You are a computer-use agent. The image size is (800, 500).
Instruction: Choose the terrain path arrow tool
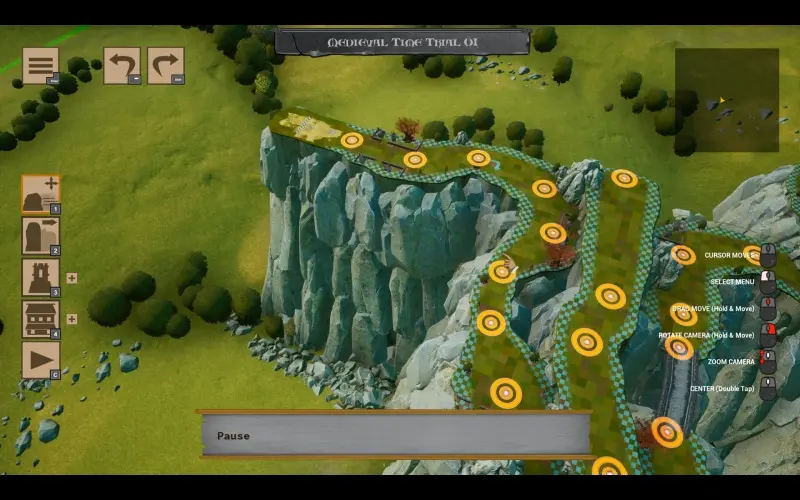click(x=40, y=236)
